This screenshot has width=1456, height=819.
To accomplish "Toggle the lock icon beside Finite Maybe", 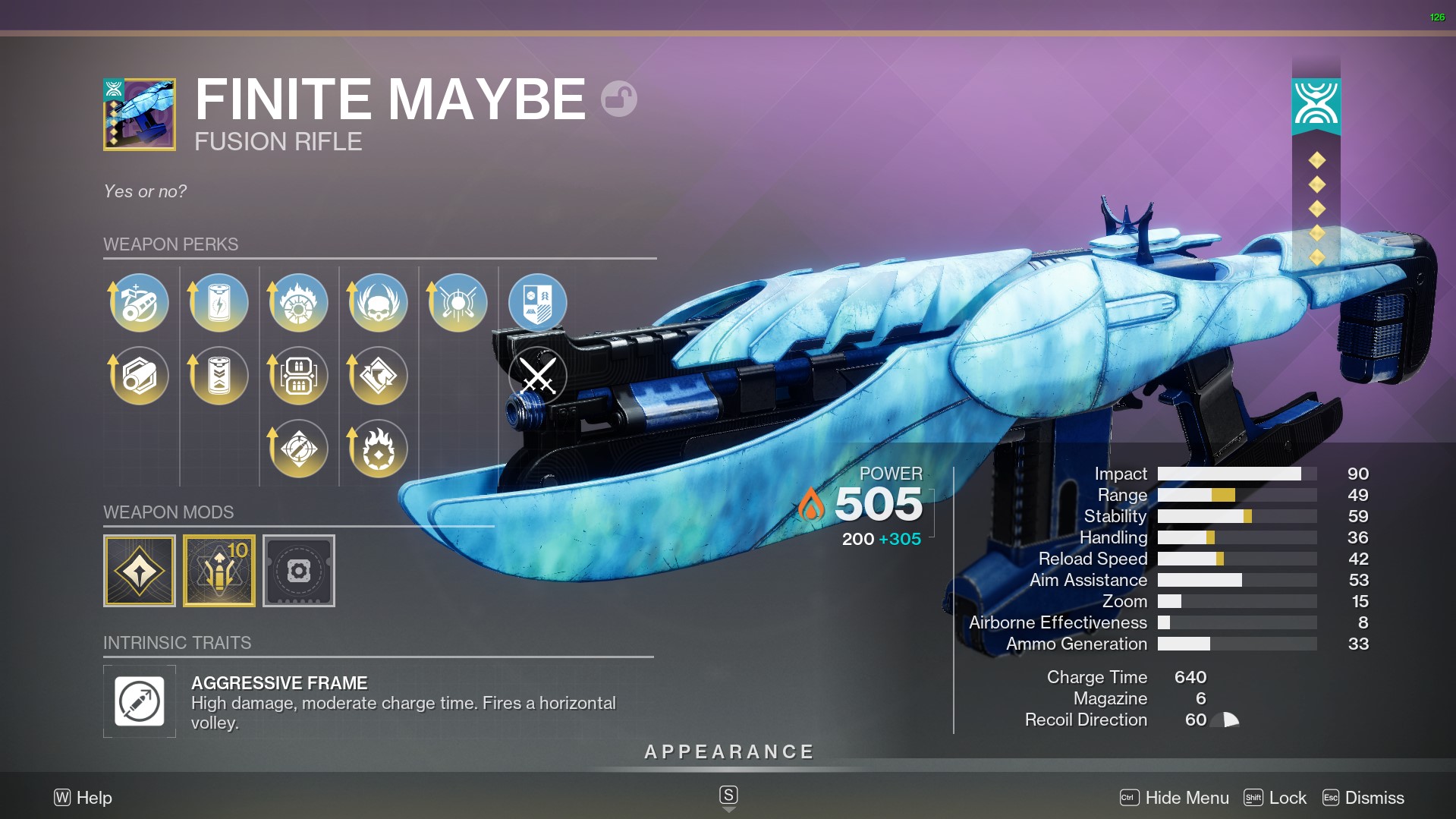I will 618,99.
